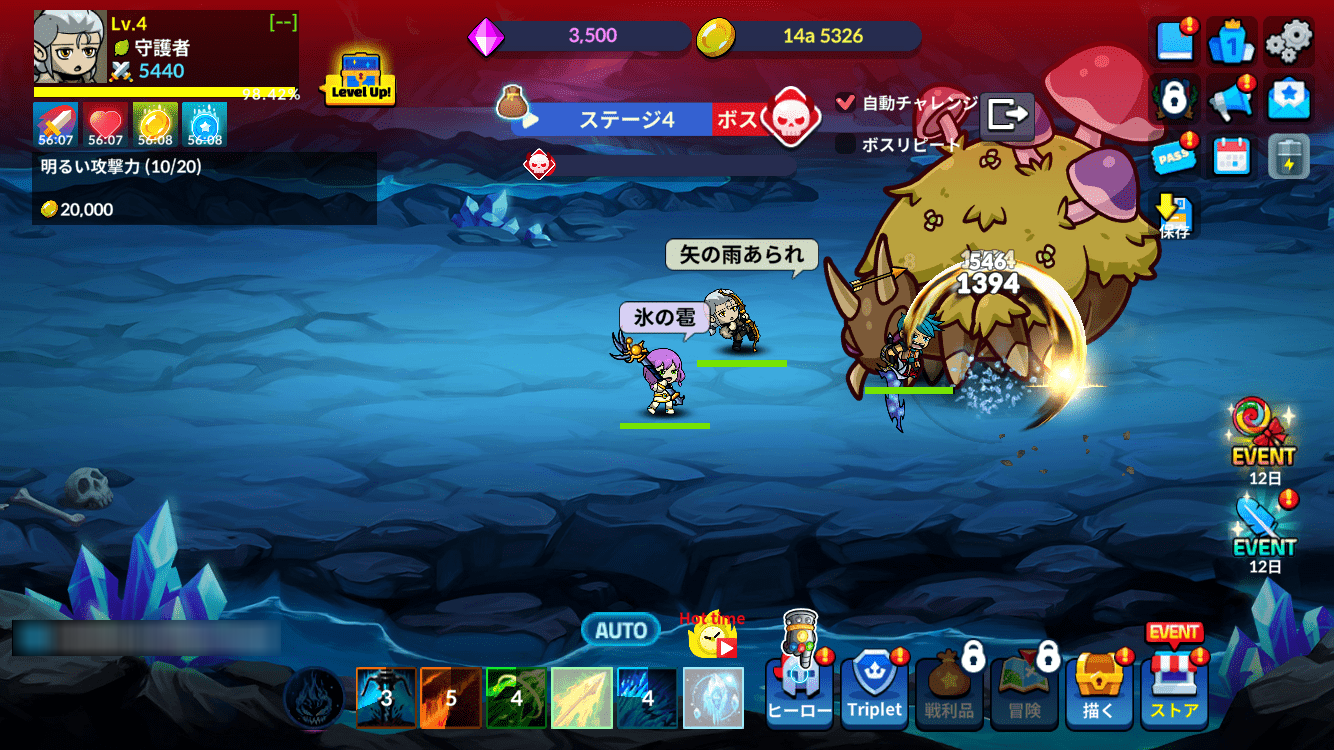The height and width of the screenshot is (750, 1334).
Task: Open the calendar icon
Action: coord(1231,158)
